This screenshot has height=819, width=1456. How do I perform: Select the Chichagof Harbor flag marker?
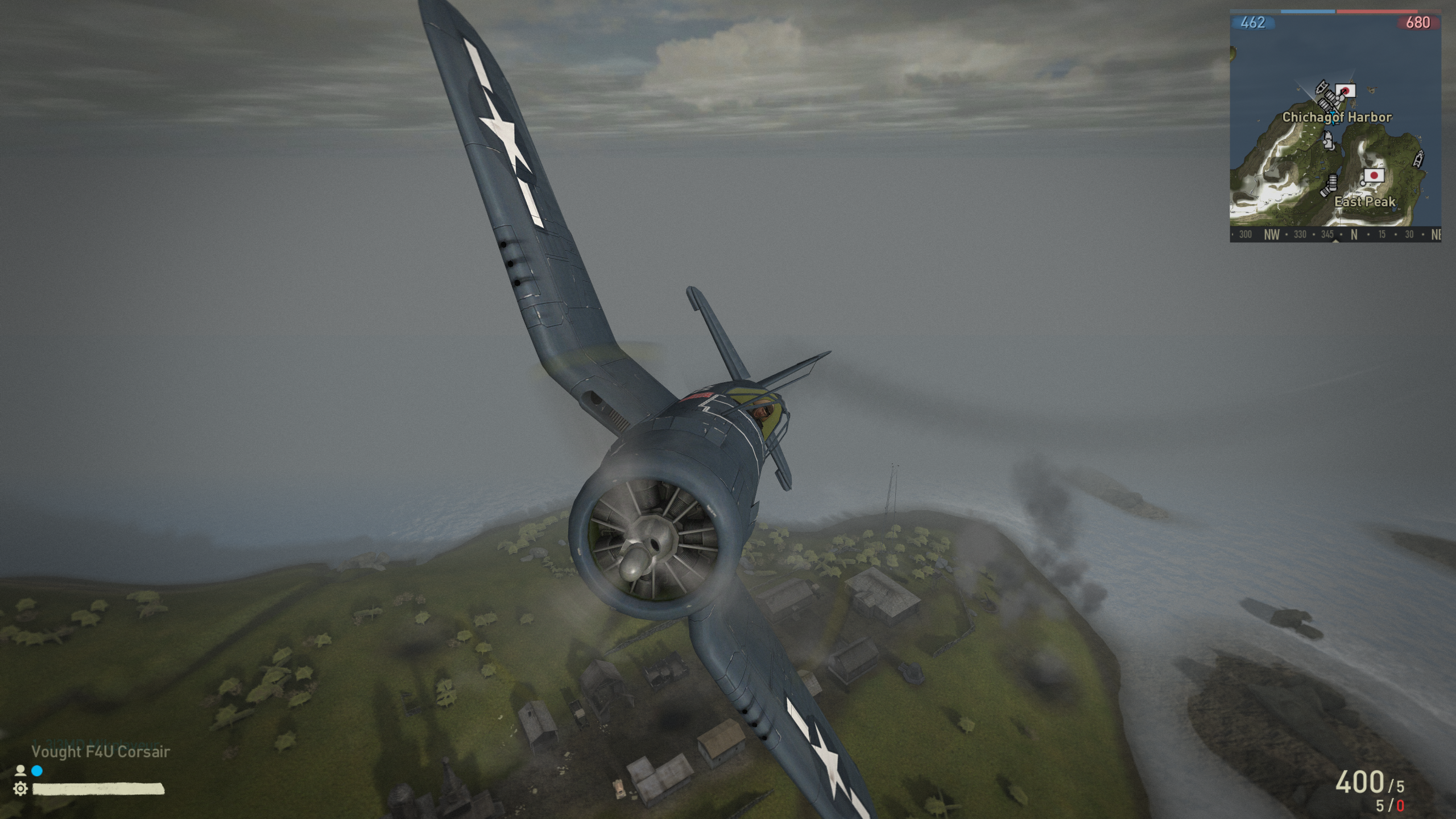(1346, 91)
